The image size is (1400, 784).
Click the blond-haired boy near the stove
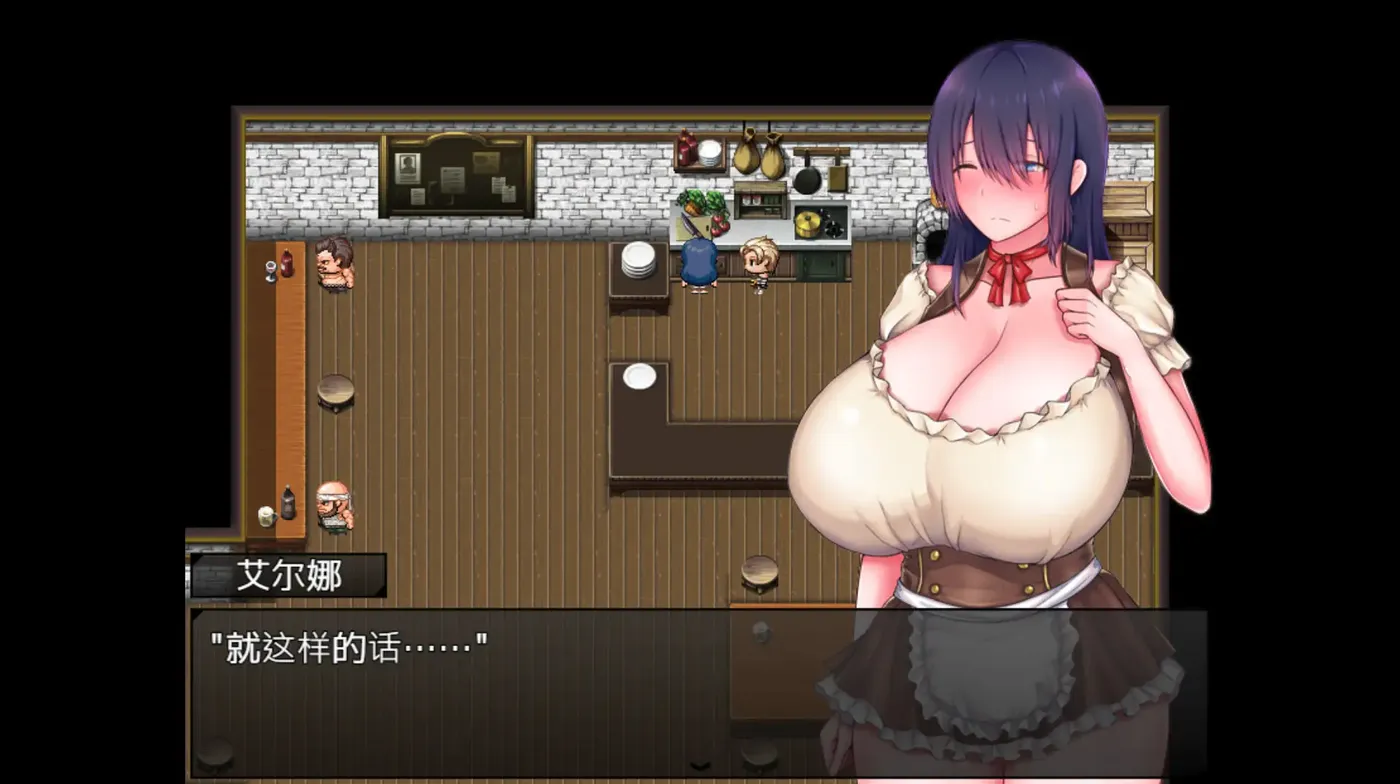point(758,262)
